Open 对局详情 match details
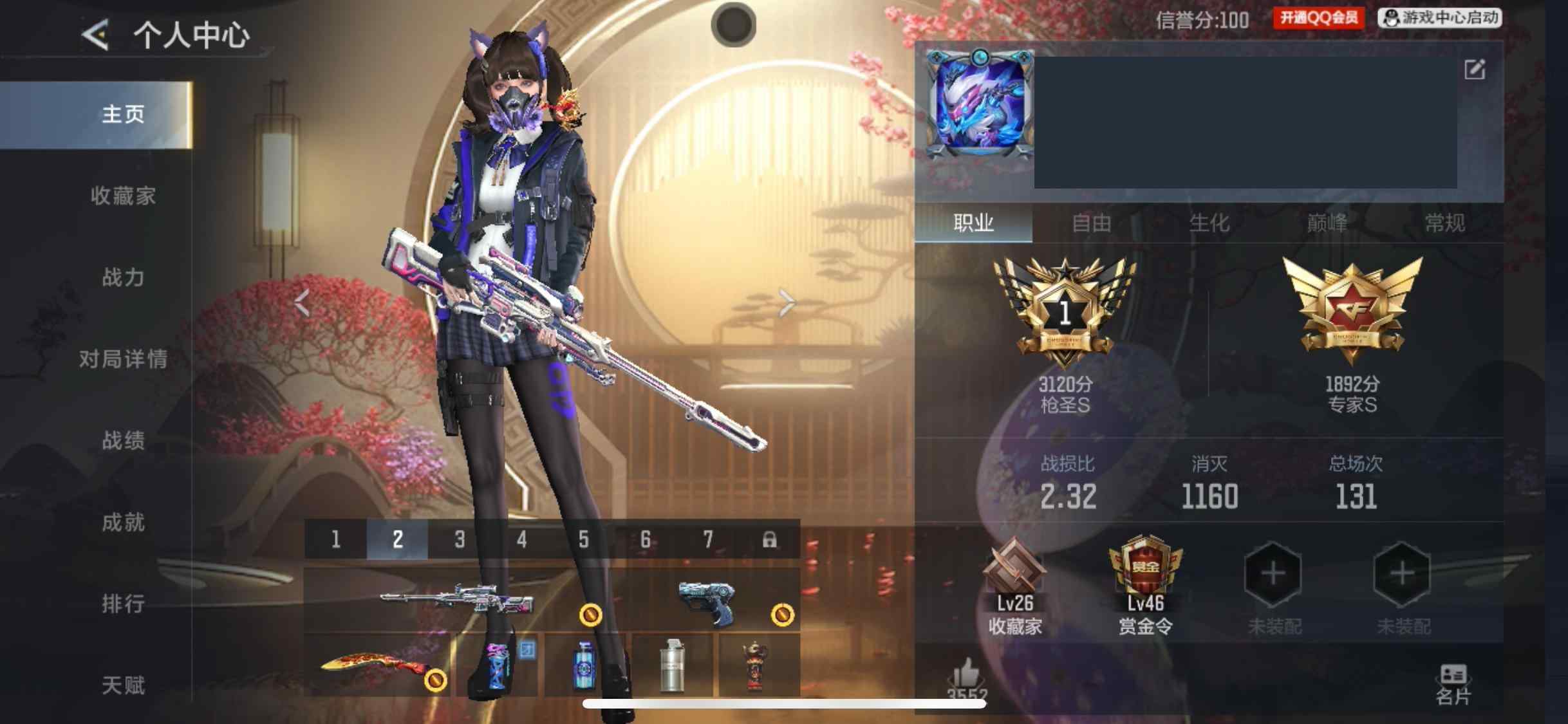 123,359
